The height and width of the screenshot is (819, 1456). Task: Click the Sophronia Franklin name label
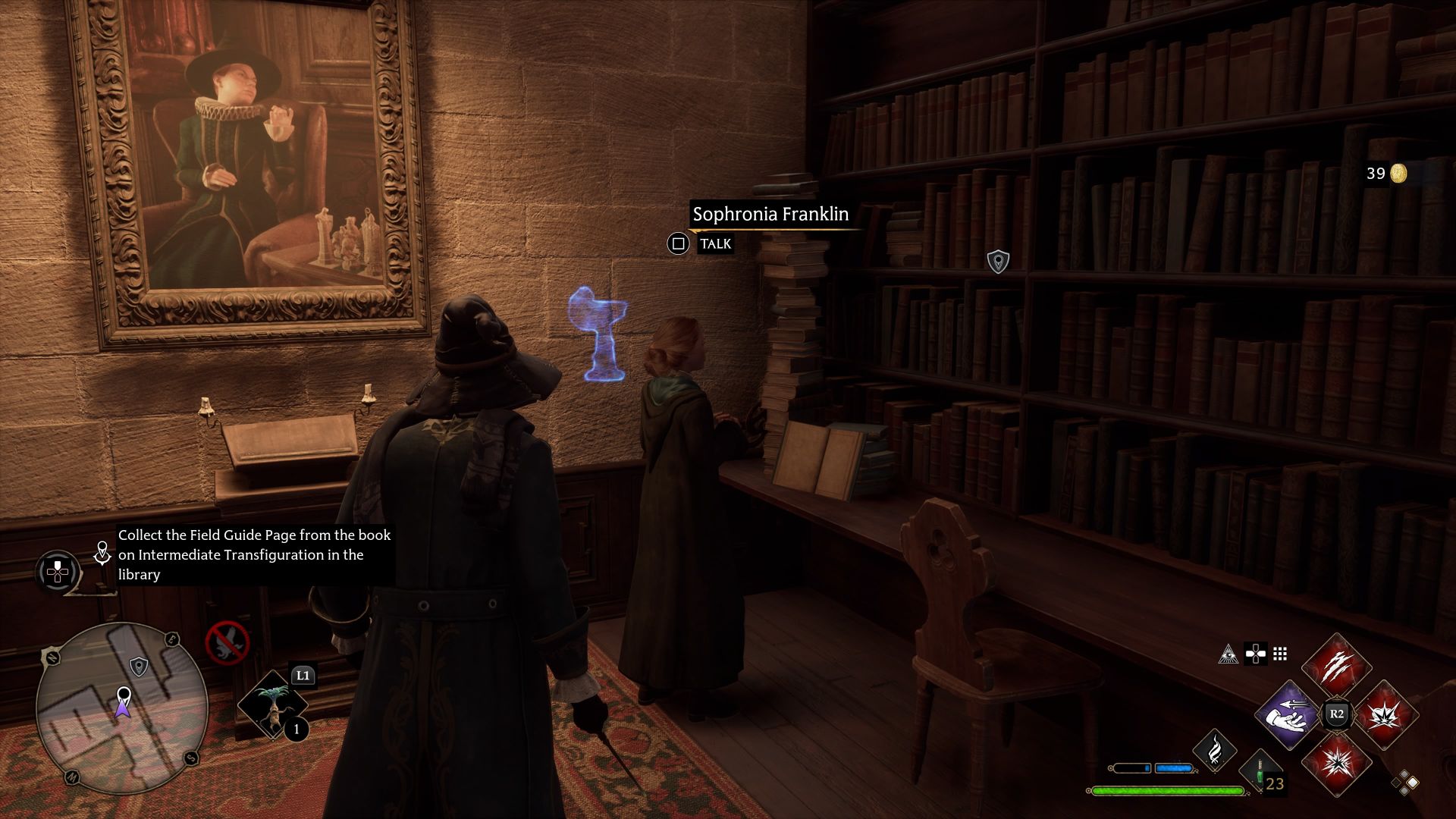click(x=770, y=214)
